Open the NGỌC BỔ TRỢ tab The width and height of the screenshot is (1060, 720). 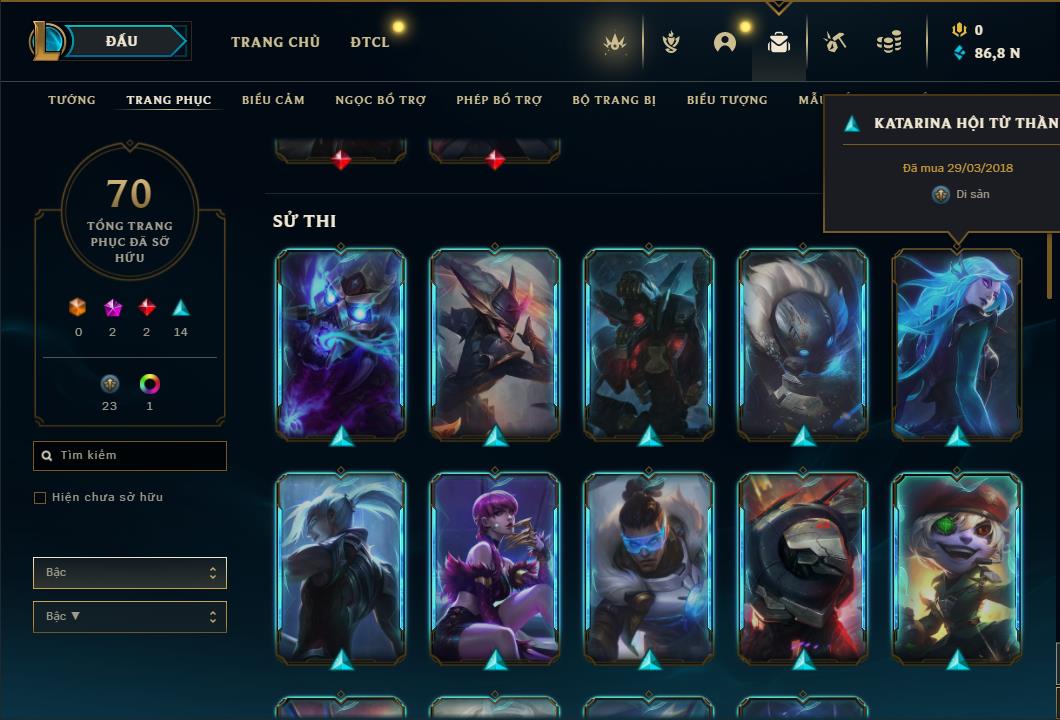(x=380, y=100)
